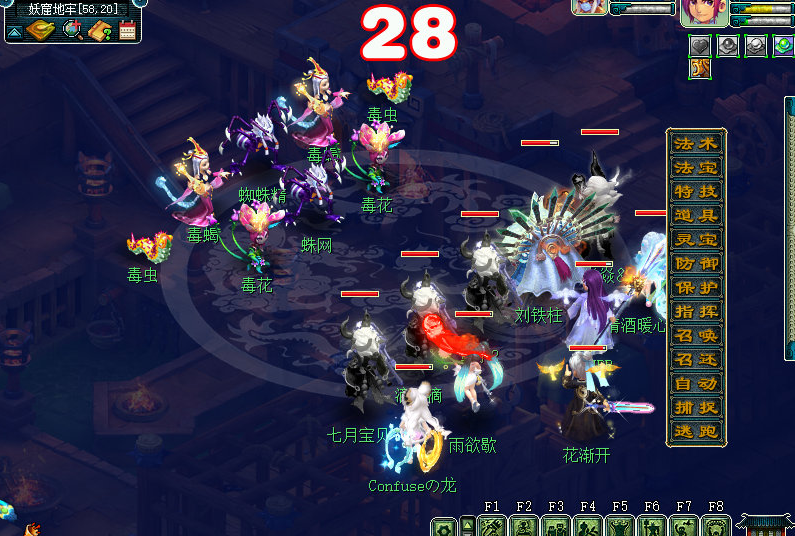Image resolution: width=795 pixels, height=536 pixels.
Task: Select the 灵宝 (Spirit Treasure) command
Action: [696, 239]
